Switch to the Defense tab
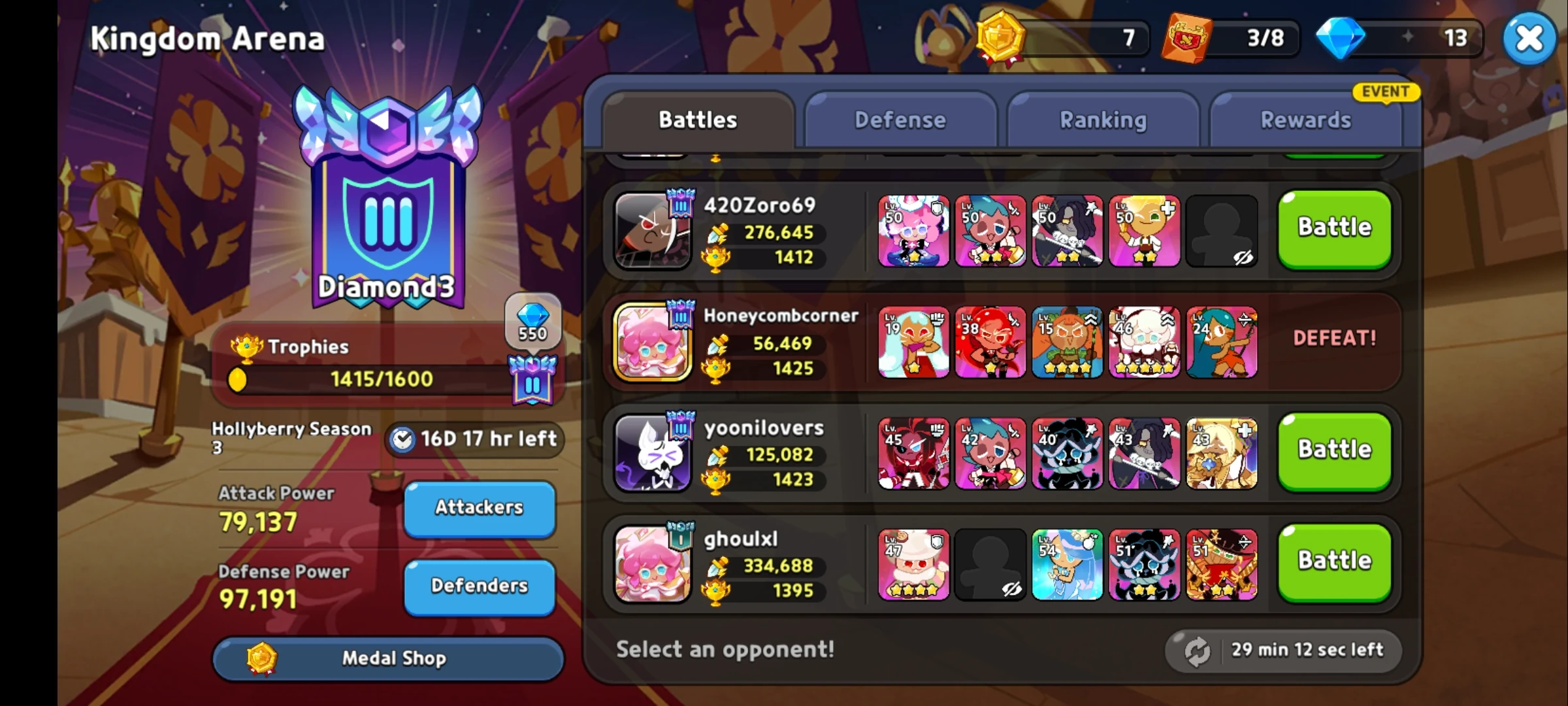The height and width of the screenshot is (706, 1568). [x=900, y=120]
